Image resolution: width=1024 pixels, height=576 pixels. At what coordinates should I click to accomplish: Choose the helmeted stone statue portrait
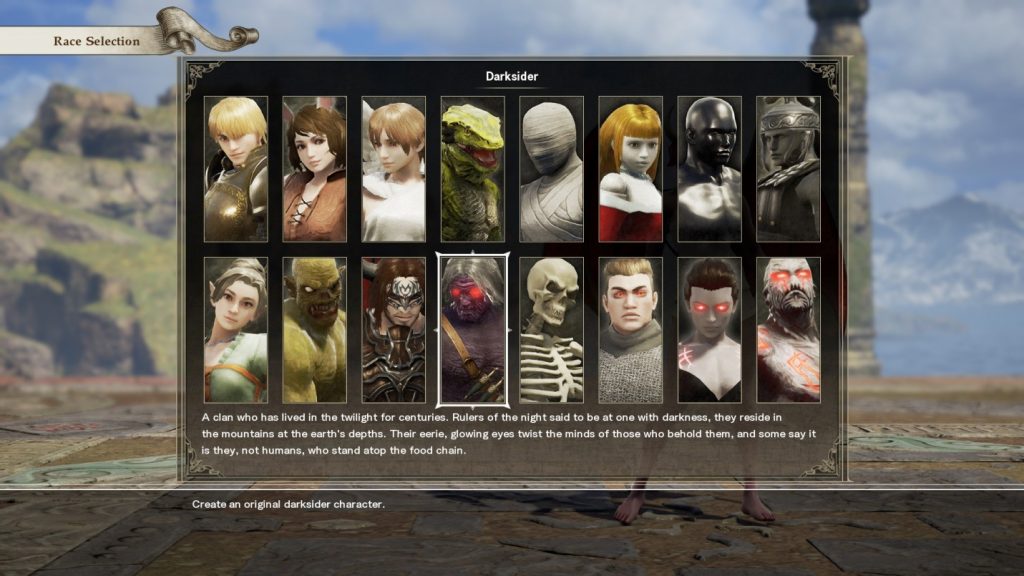(x=788, y=168)
